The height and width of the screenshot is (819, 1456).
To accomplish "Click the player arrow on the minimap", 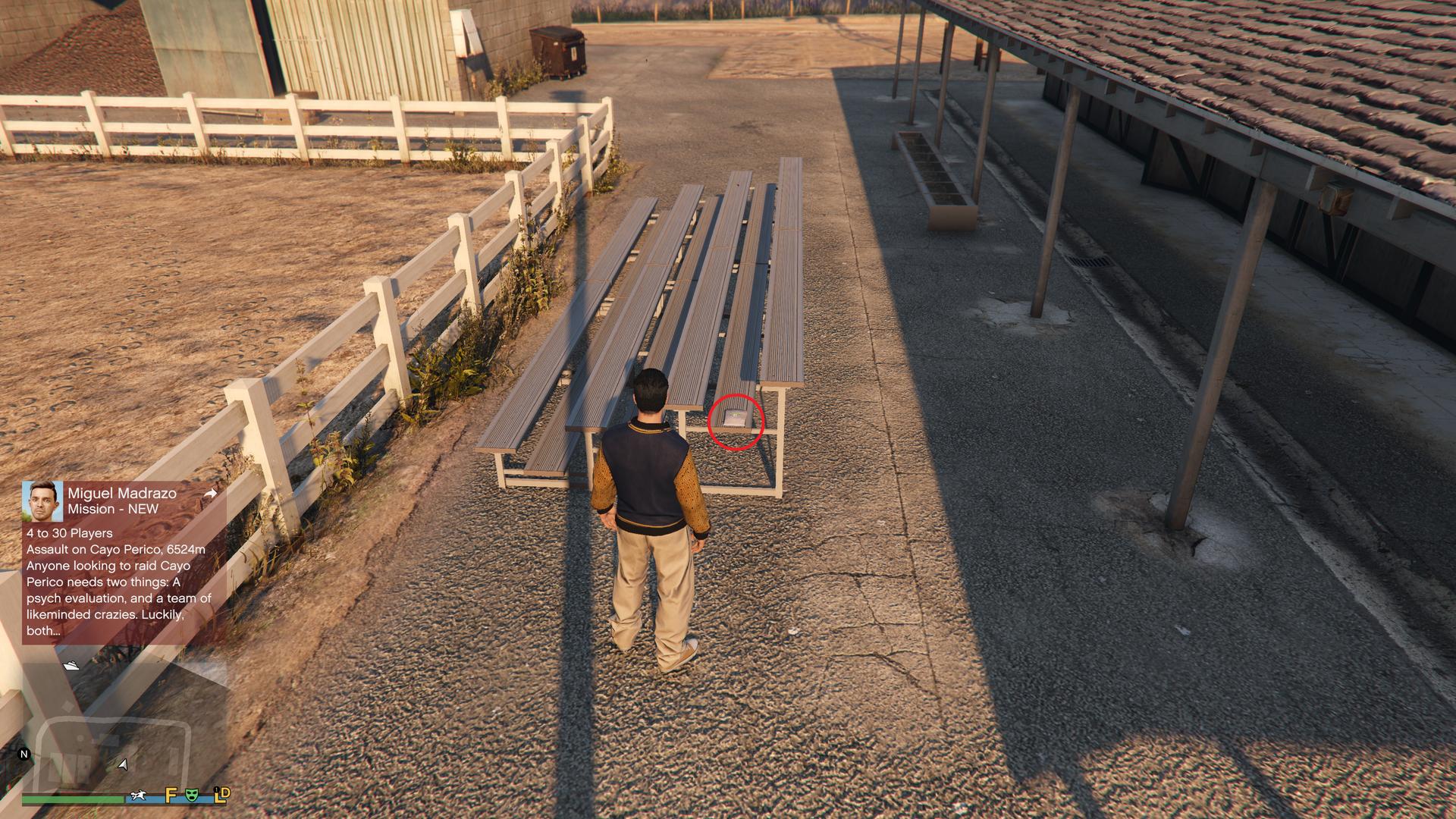I will click(x=123, y=764).
